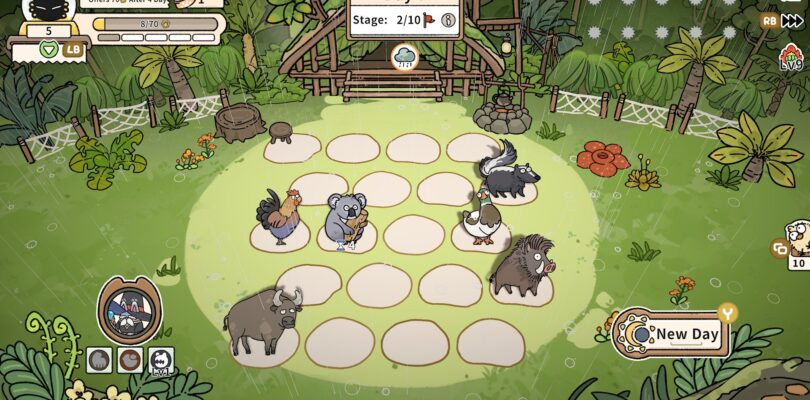810x400 pixels.
Task: Open the info icon beside the stage flag
Action: (449, 19)
